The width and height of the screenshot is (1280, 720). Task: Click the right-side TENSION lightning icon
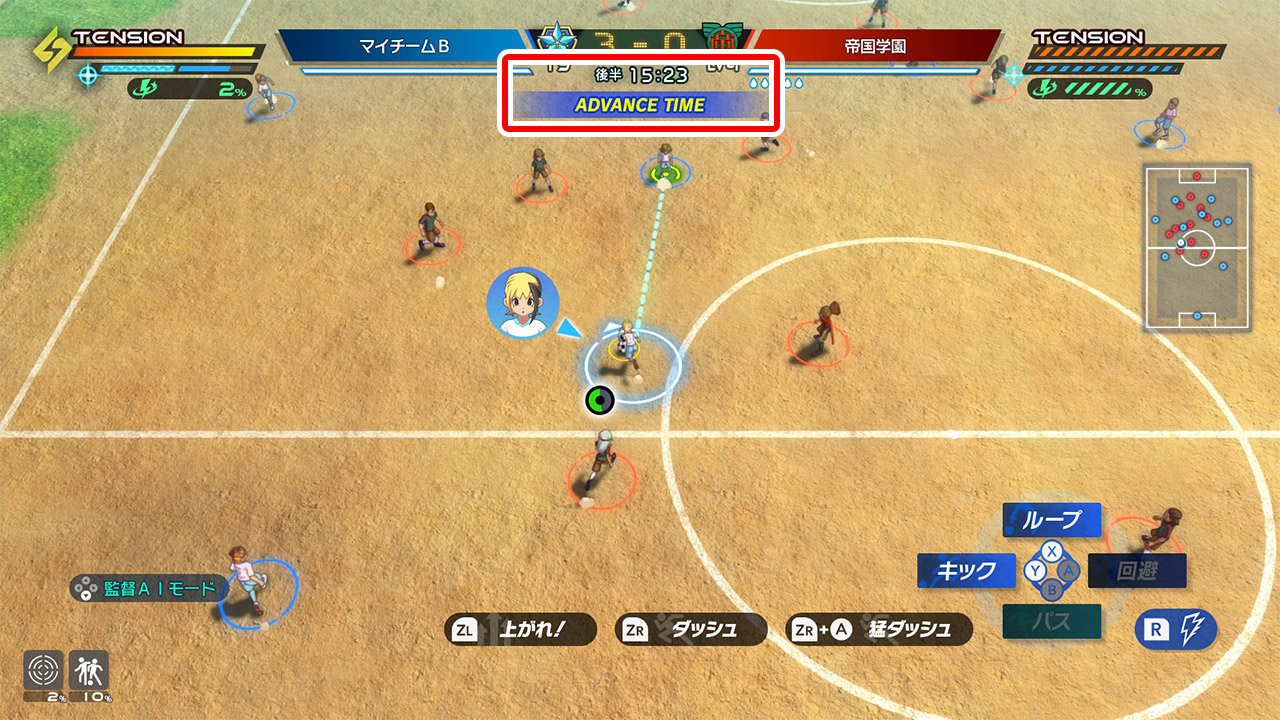[1045, 88]
